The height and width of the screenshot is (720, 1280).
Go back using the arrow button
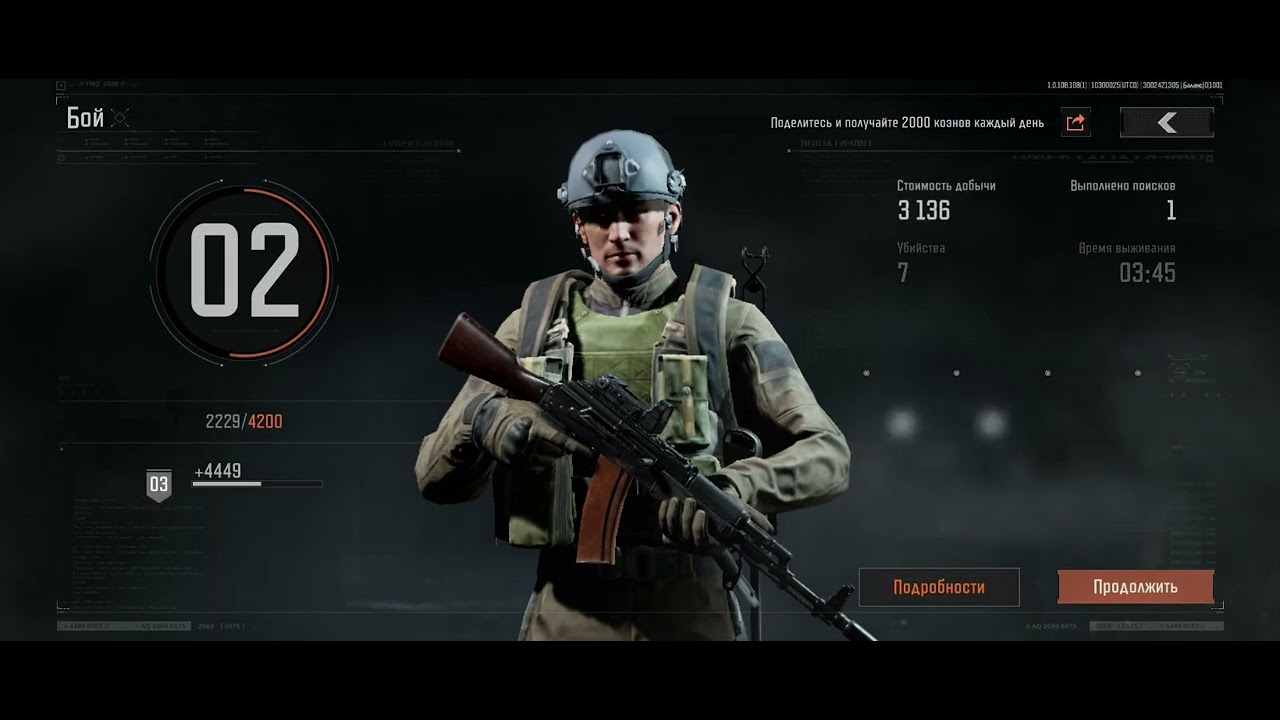tap(1166, 122)
